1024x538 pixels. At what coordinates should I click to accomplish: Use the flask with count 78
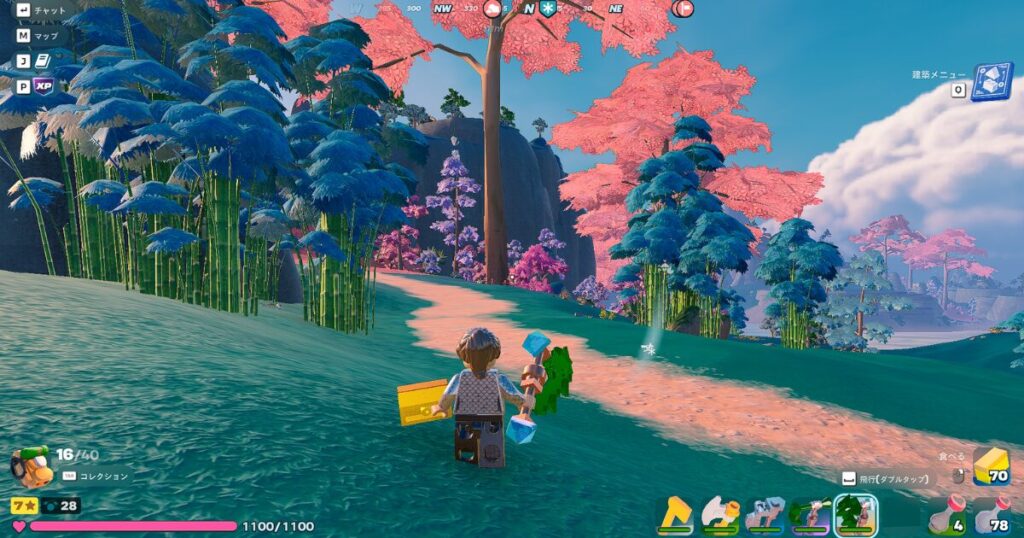991,514
